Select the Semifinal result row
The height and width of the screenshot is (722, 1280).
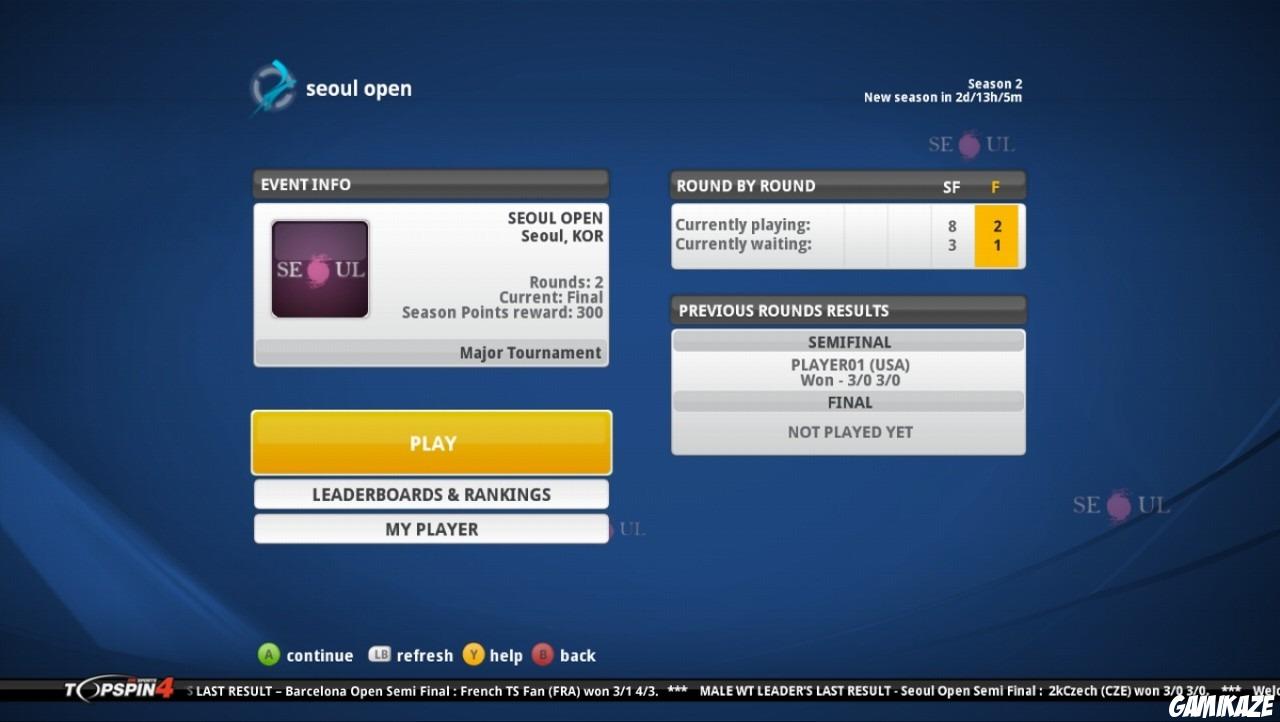pos(848,371)
